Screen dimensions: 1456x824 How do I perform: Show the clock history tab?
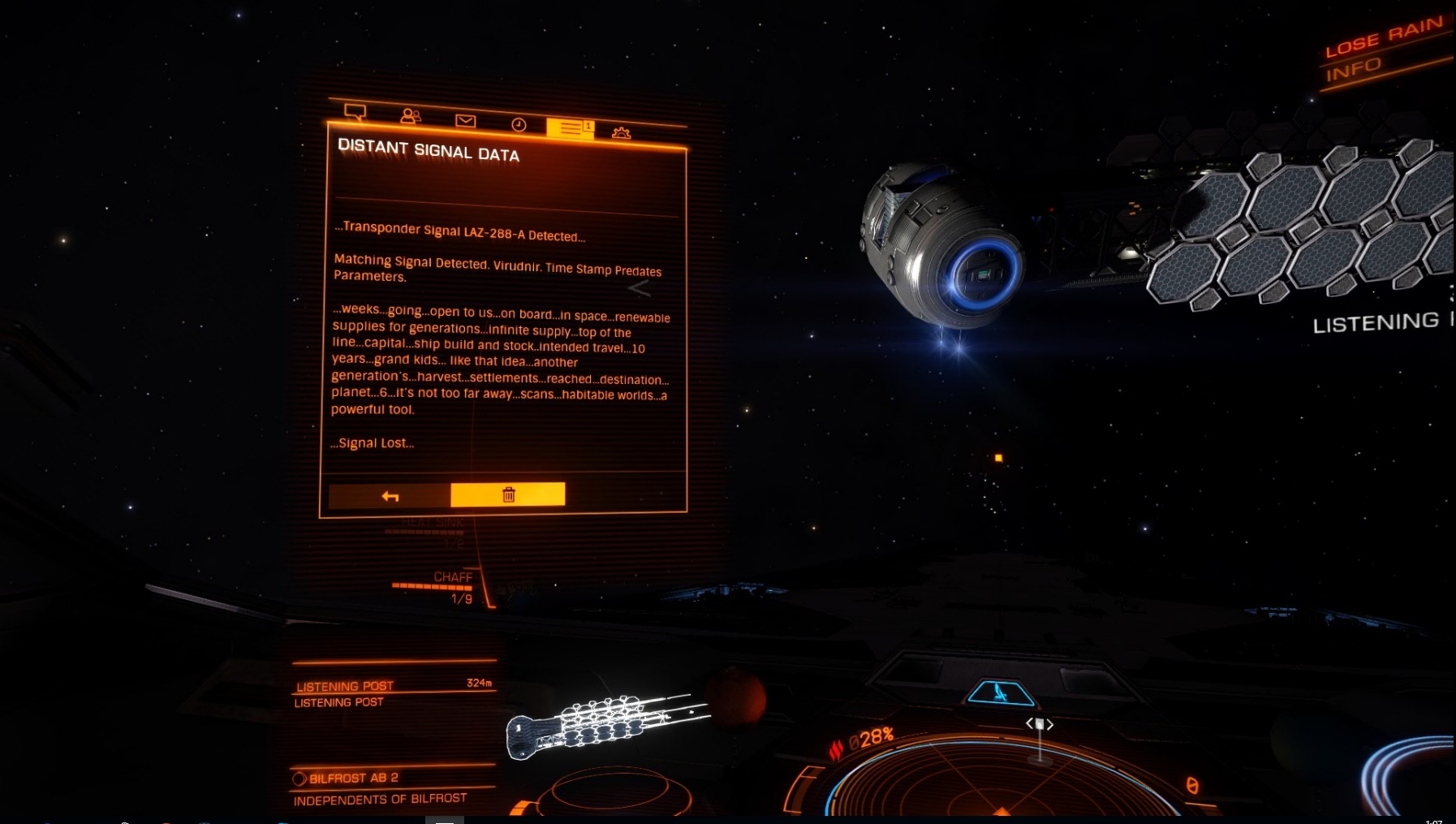coord(519,124)
